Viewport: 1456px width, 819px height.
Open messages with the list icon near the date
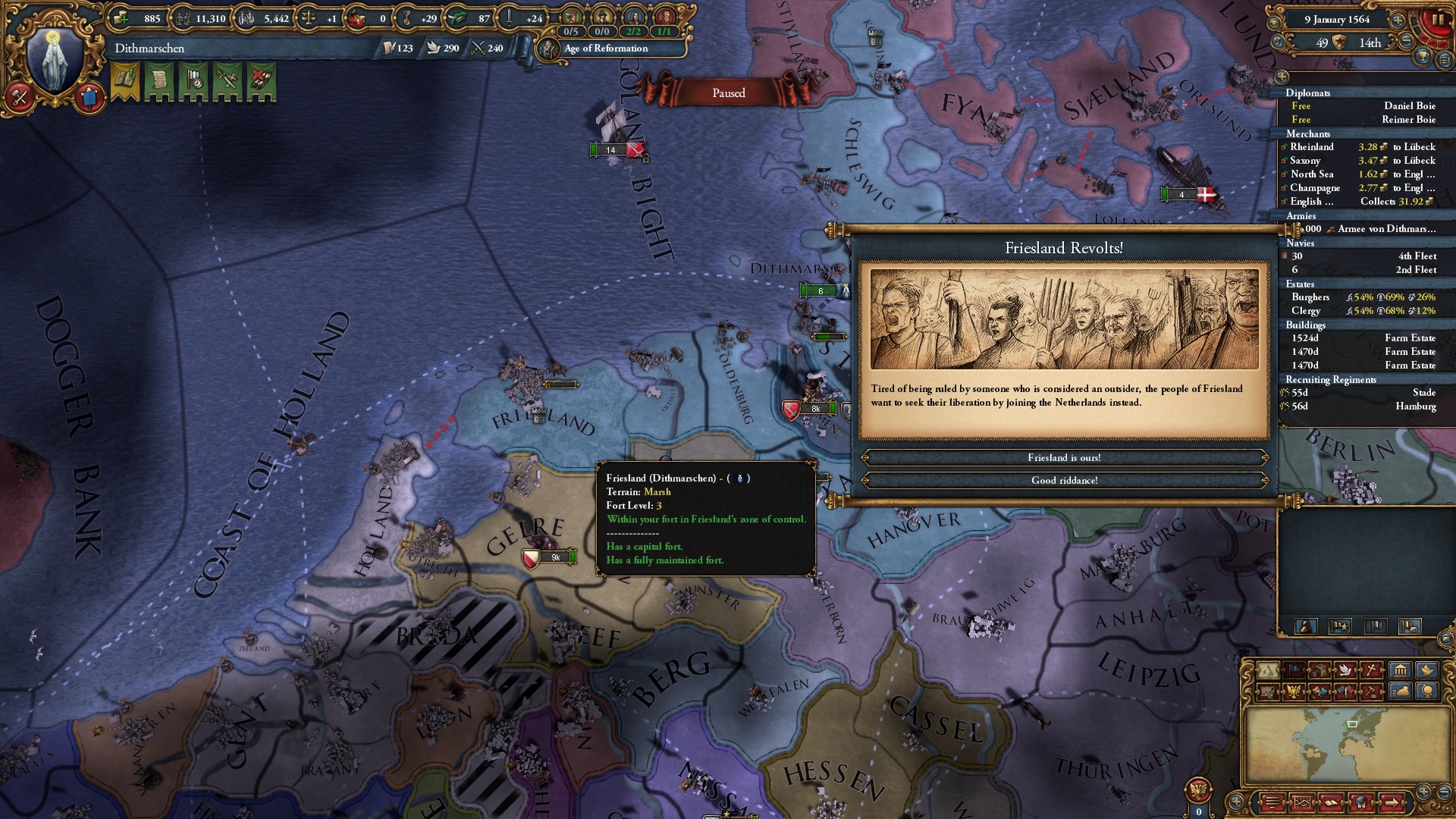click(x=1445, y=59)
